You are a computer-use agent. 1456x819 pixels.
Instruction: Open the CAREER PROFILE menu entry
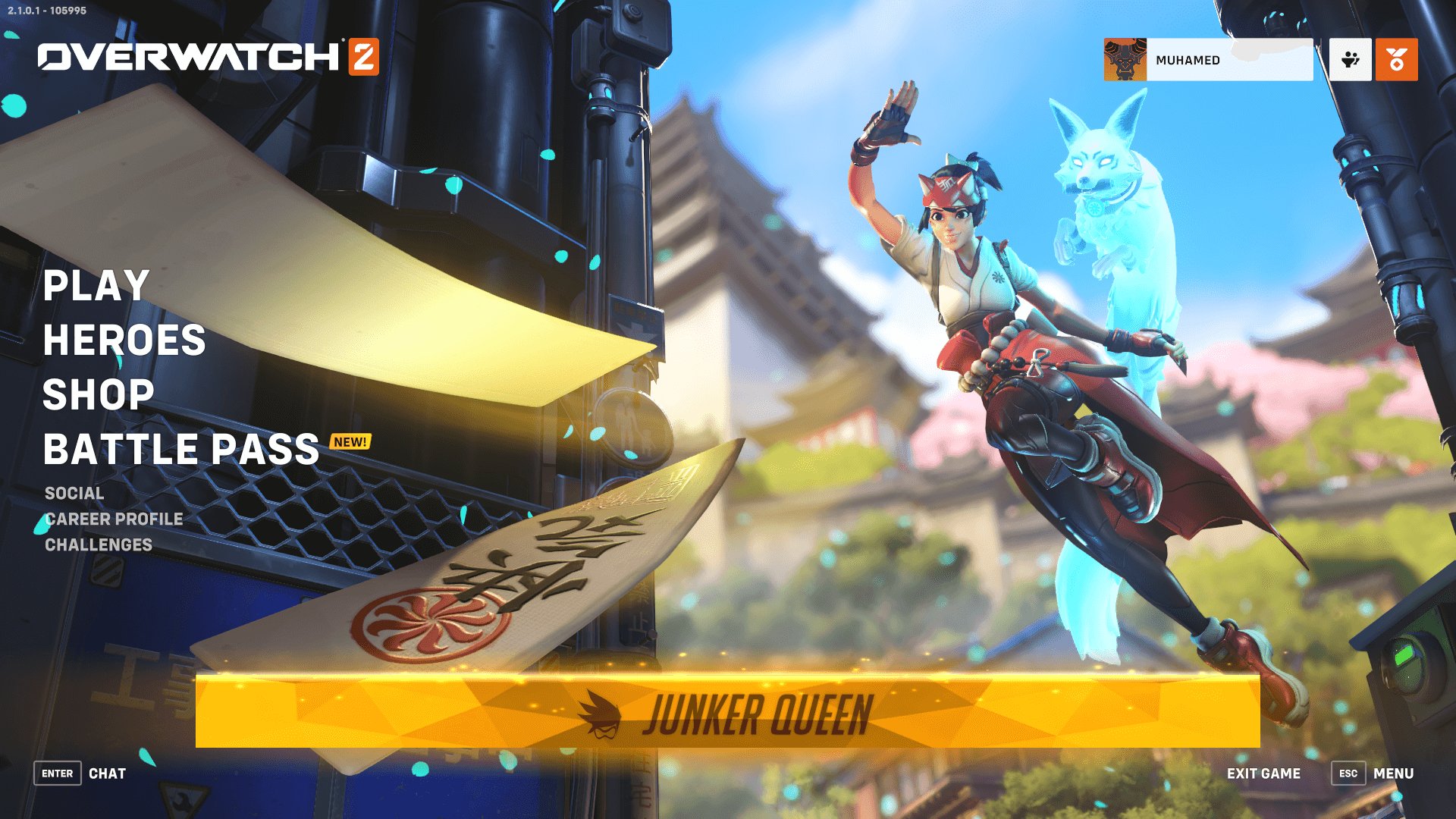[114, 519]
